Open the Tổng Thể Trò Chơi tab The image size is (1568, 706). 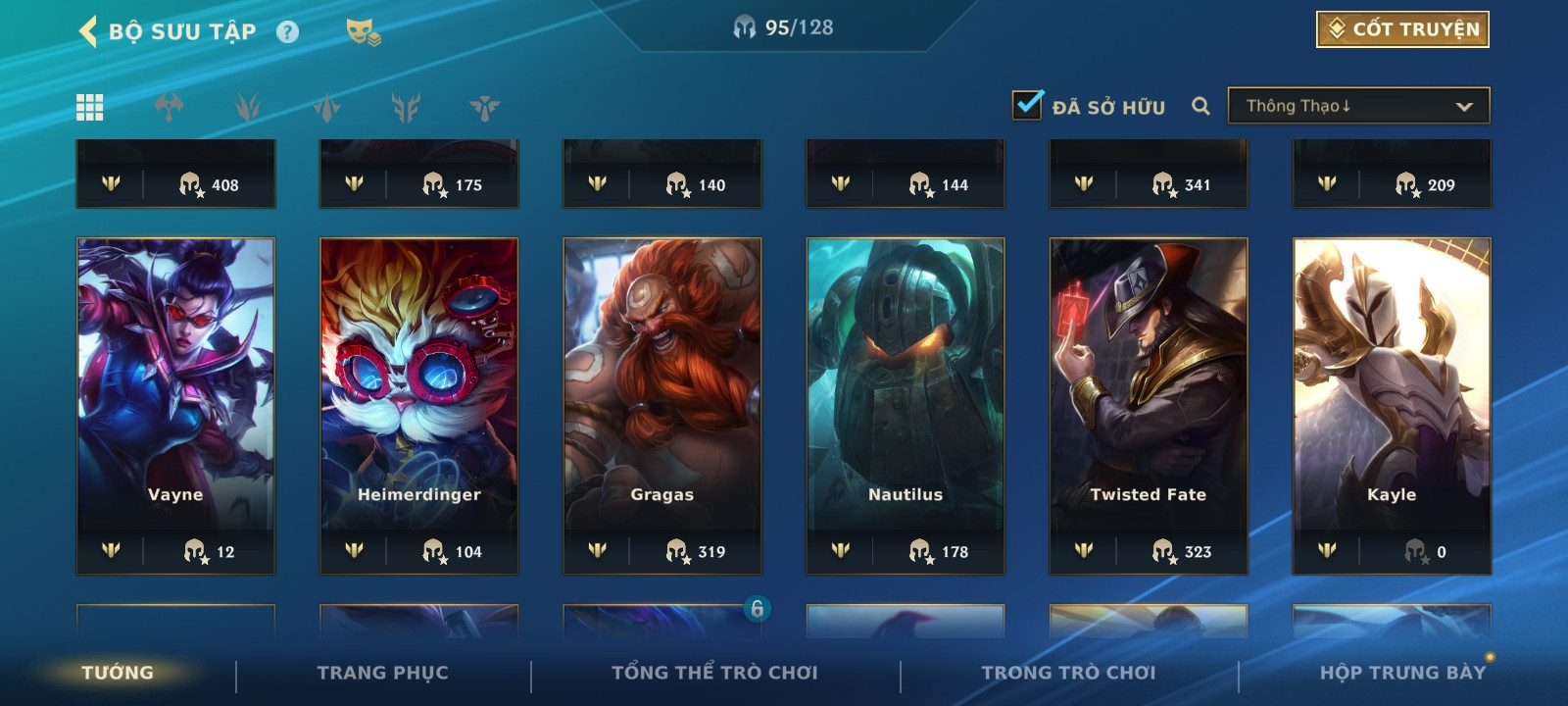coord(714,673)
